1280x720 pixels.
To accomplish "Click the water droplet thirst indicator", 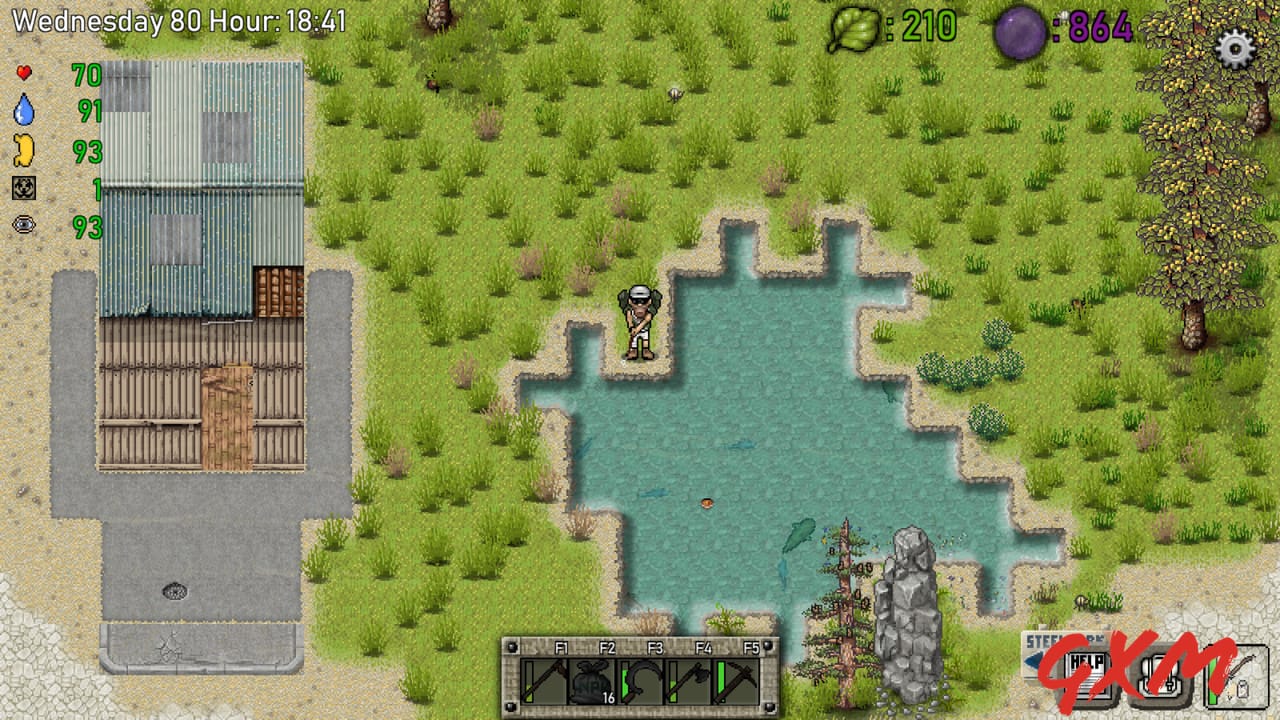I will pos(24,111).
